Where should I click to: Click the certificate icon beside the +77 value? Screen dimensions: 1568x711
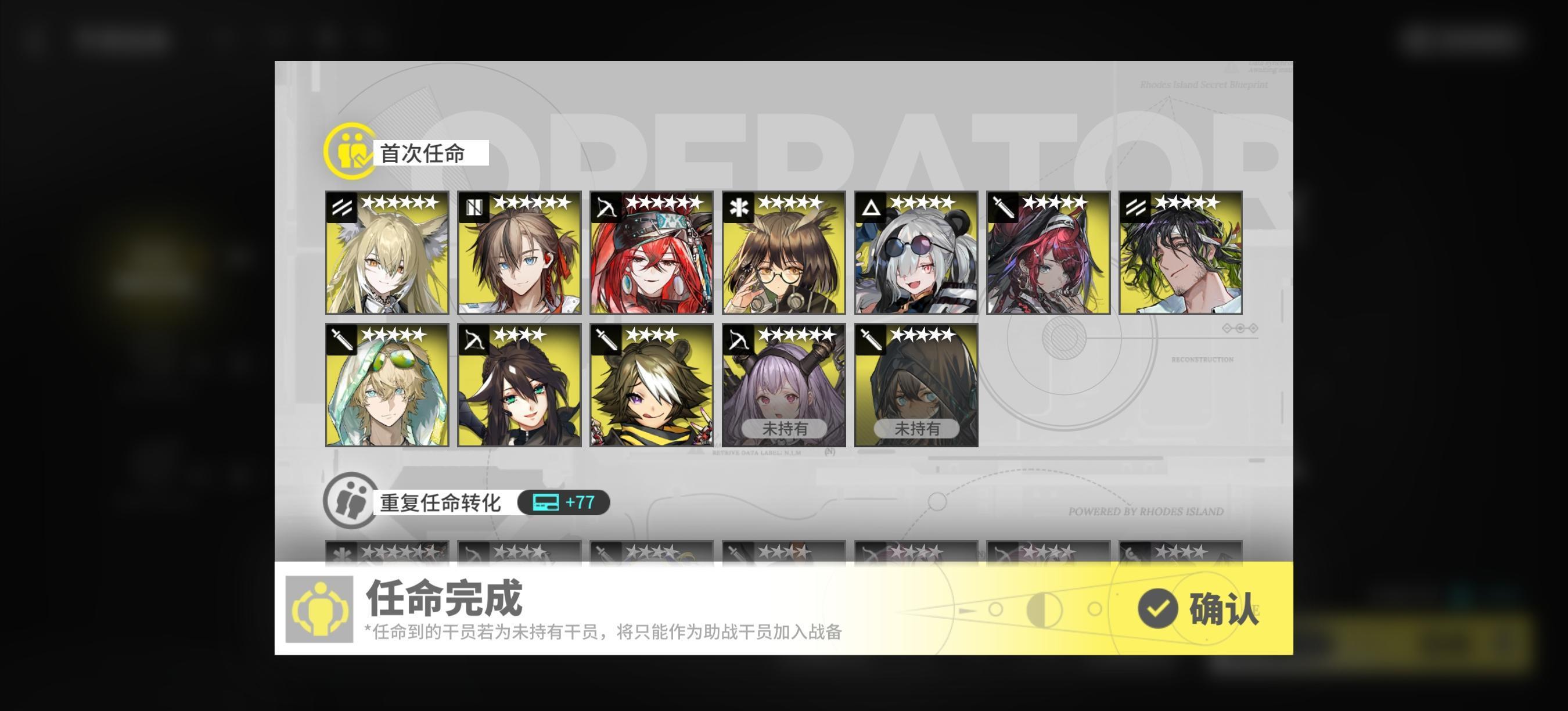(546, 503)
